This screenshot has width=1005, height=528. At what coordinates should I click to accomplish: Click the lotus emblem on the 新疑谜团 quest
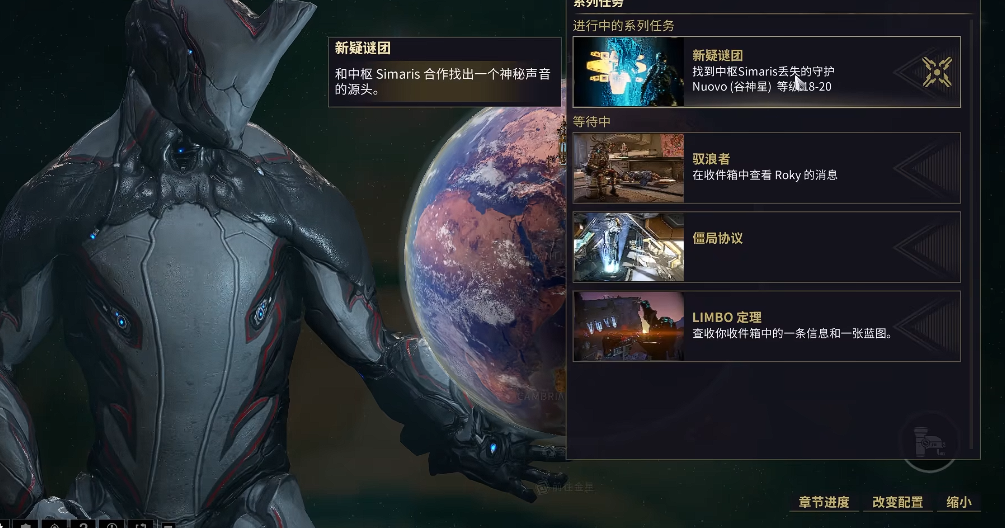pos(936,71)
